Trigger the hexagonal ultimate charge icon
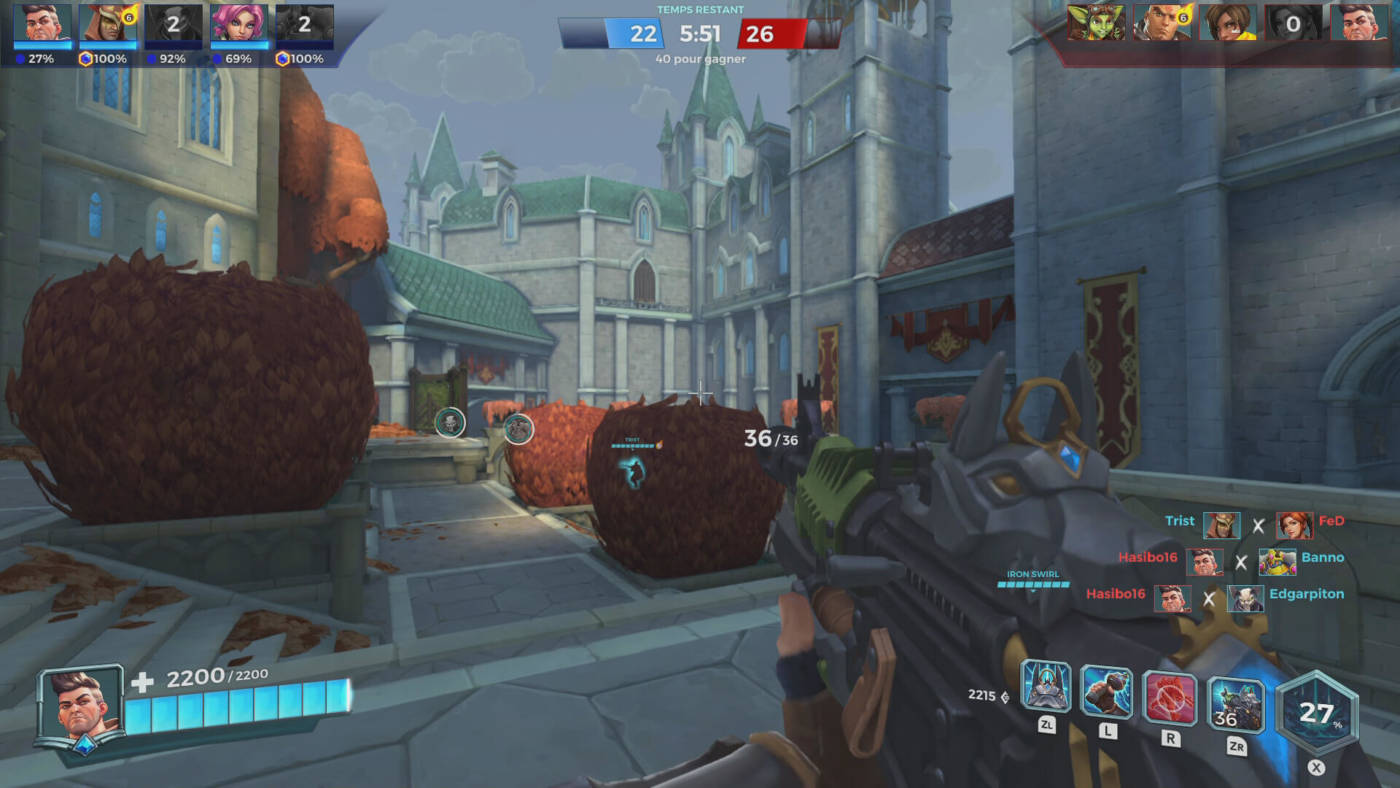Image resolution: width=1400 pixels, height=788 pixels. (1317, 712)
